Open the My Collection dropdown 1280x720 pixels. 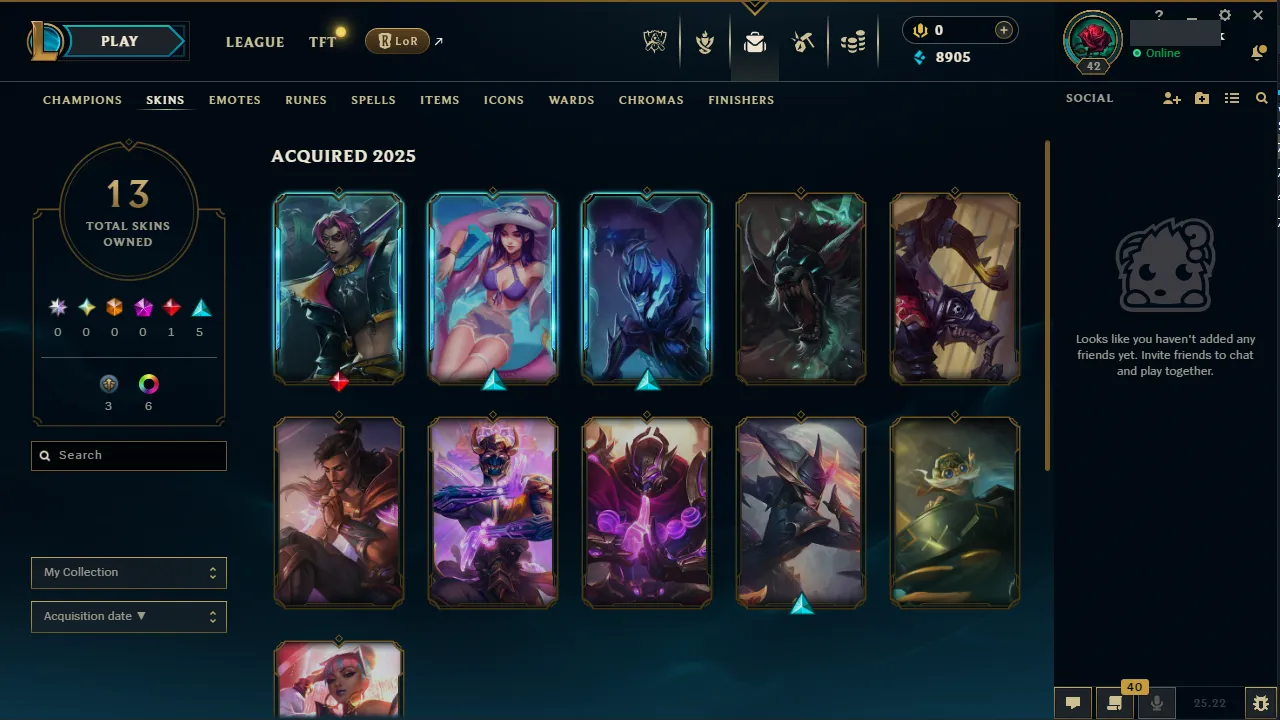(128, 572)
